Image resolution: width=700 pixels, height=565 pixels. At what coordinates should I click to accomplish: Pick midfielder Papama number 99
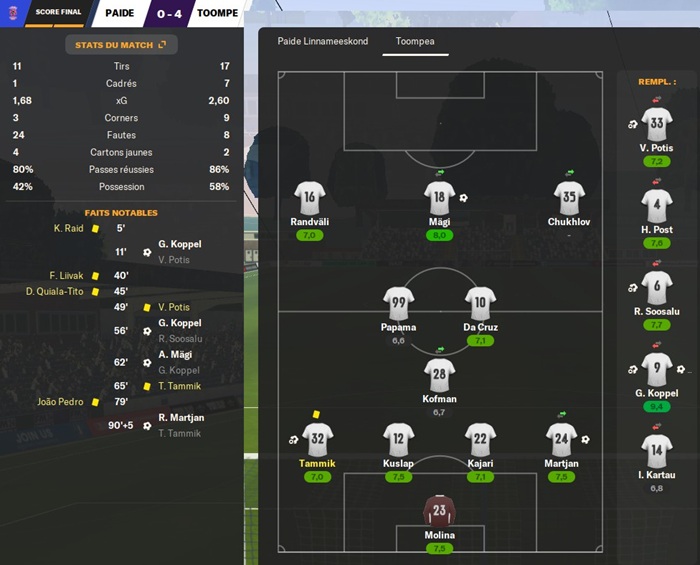[398, 304]
